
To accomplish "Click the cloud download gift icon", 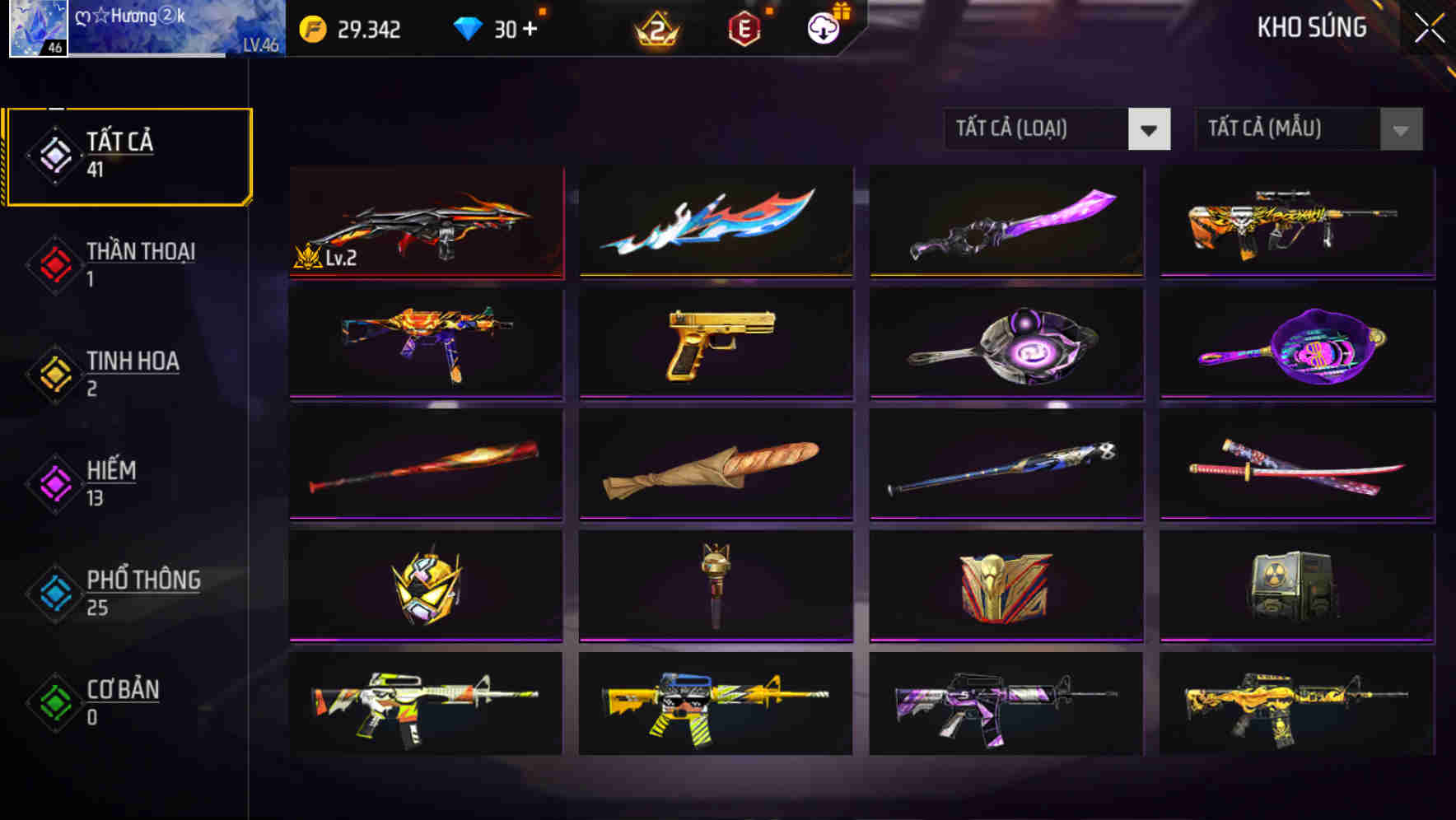I will coord(821,27).
